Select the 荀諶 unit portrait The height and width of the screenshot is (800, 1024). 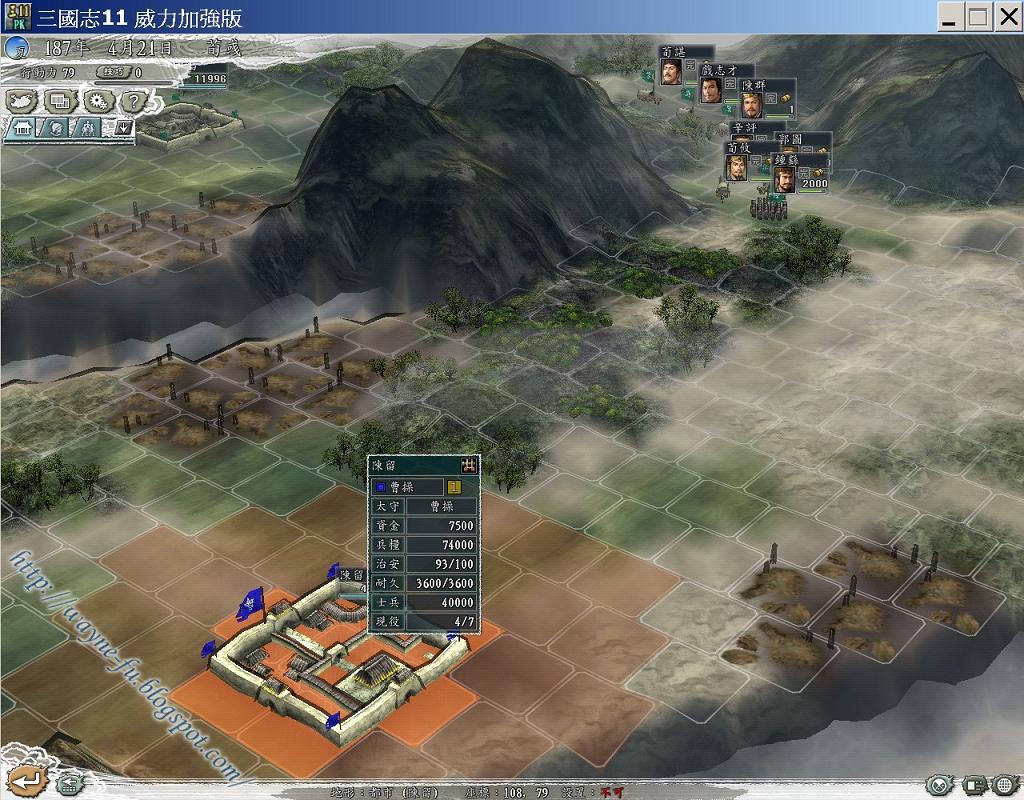coord(671,72)
